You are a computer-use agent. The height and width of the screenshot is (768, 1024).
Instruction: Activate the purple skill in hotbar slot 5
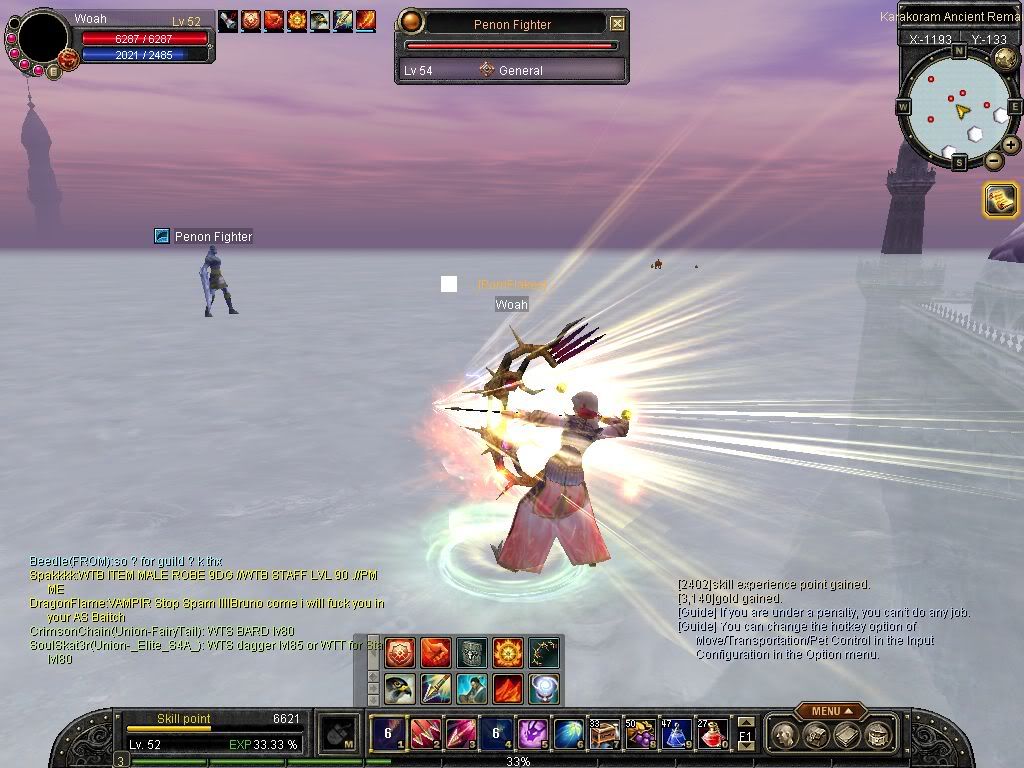531,734
